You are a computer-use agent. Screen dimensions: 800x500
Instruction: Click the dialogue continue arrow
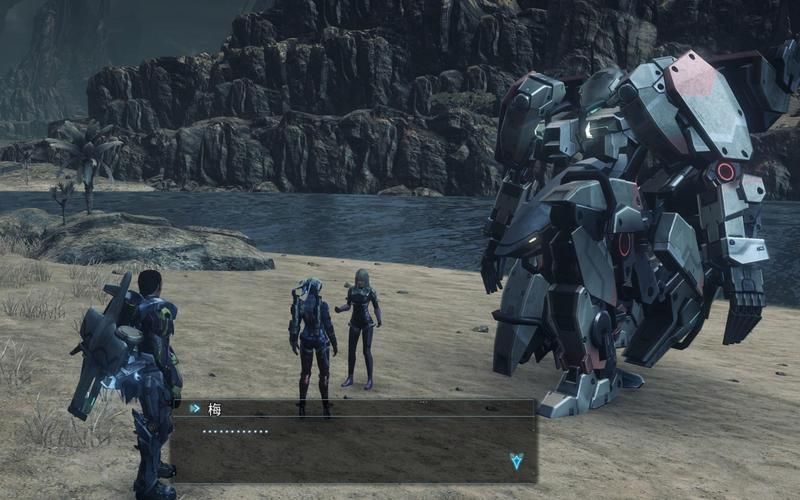pyautogui.click(x=516, y=461)
